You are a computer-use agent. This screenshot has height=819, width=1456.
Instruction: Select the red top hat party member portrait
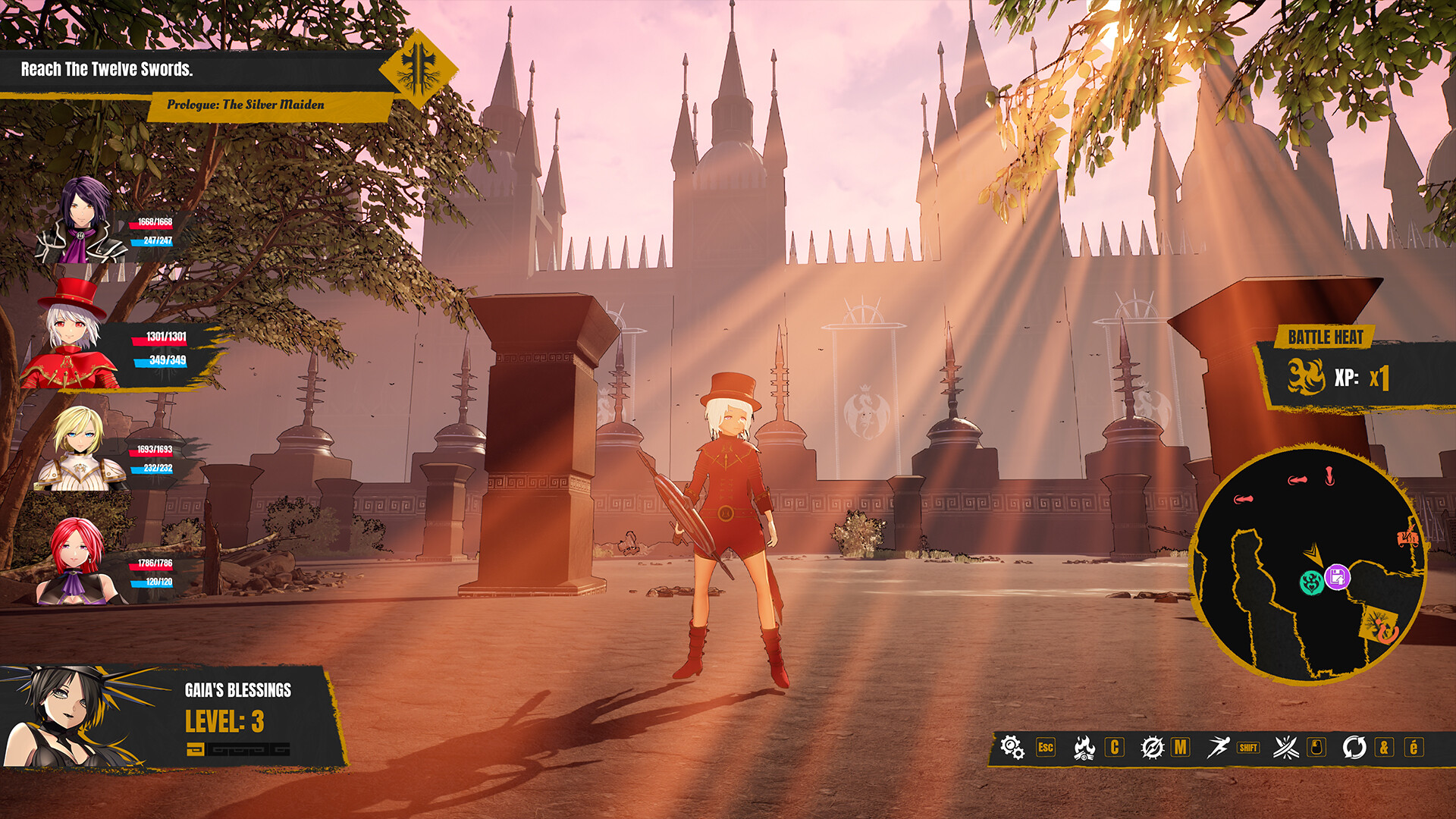pyautogui.click(x=72, y=337)
